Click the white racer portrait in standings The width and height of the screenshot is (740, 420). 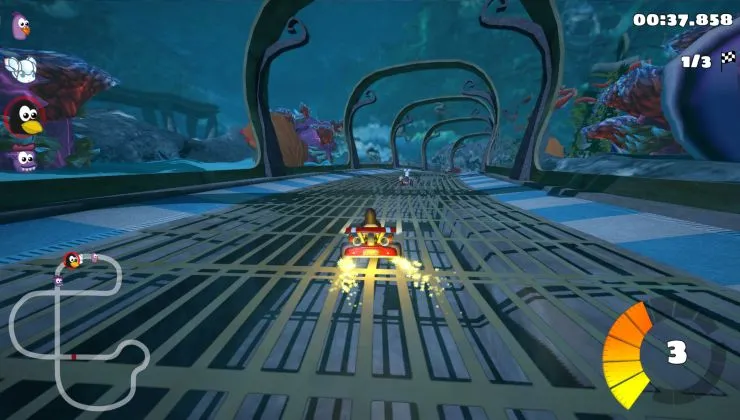pos(20,67)
